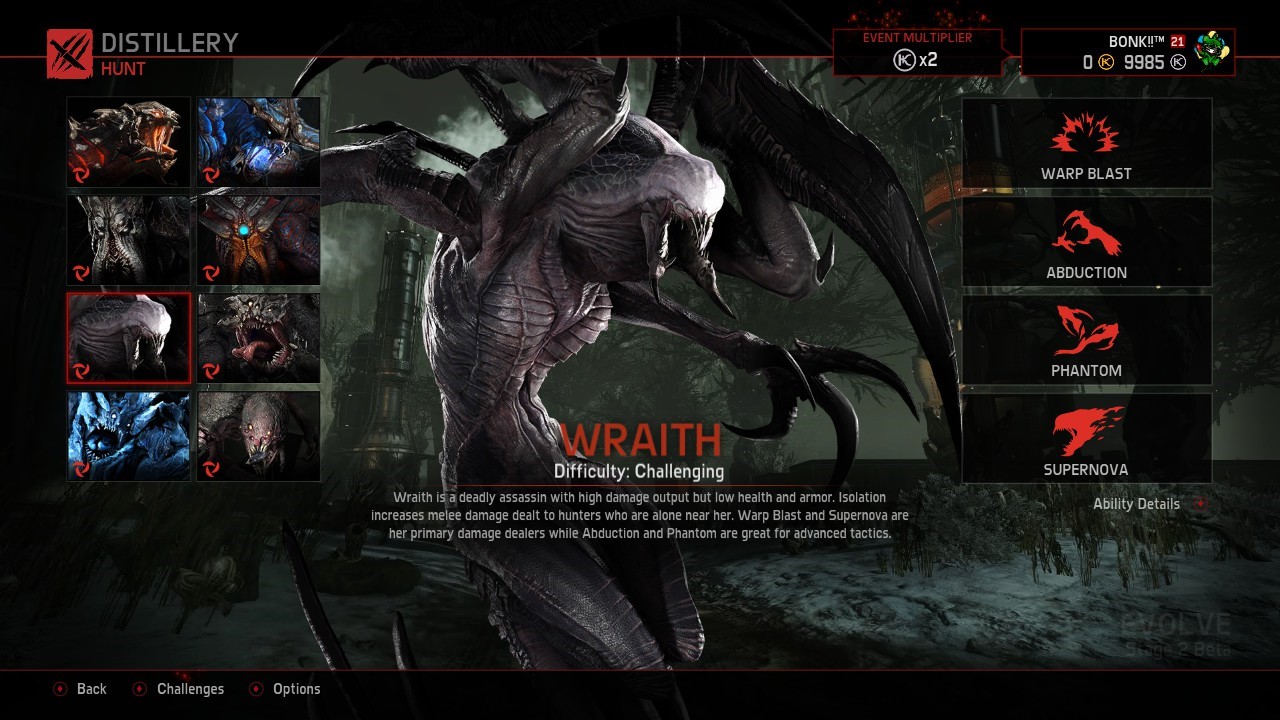
Task: Select the Abduction ability icon
Action: (x=1086, y=233)
